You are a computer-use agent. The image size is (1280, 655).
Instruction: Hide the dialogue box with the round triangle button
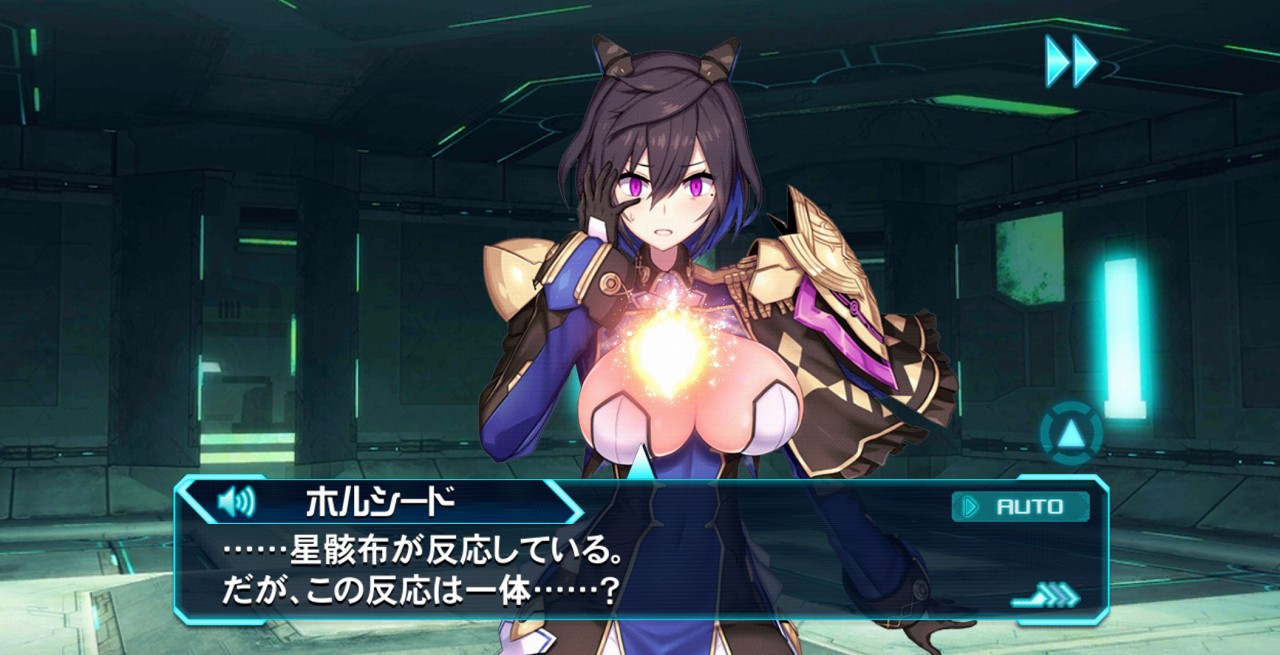tap(1071, 434)
